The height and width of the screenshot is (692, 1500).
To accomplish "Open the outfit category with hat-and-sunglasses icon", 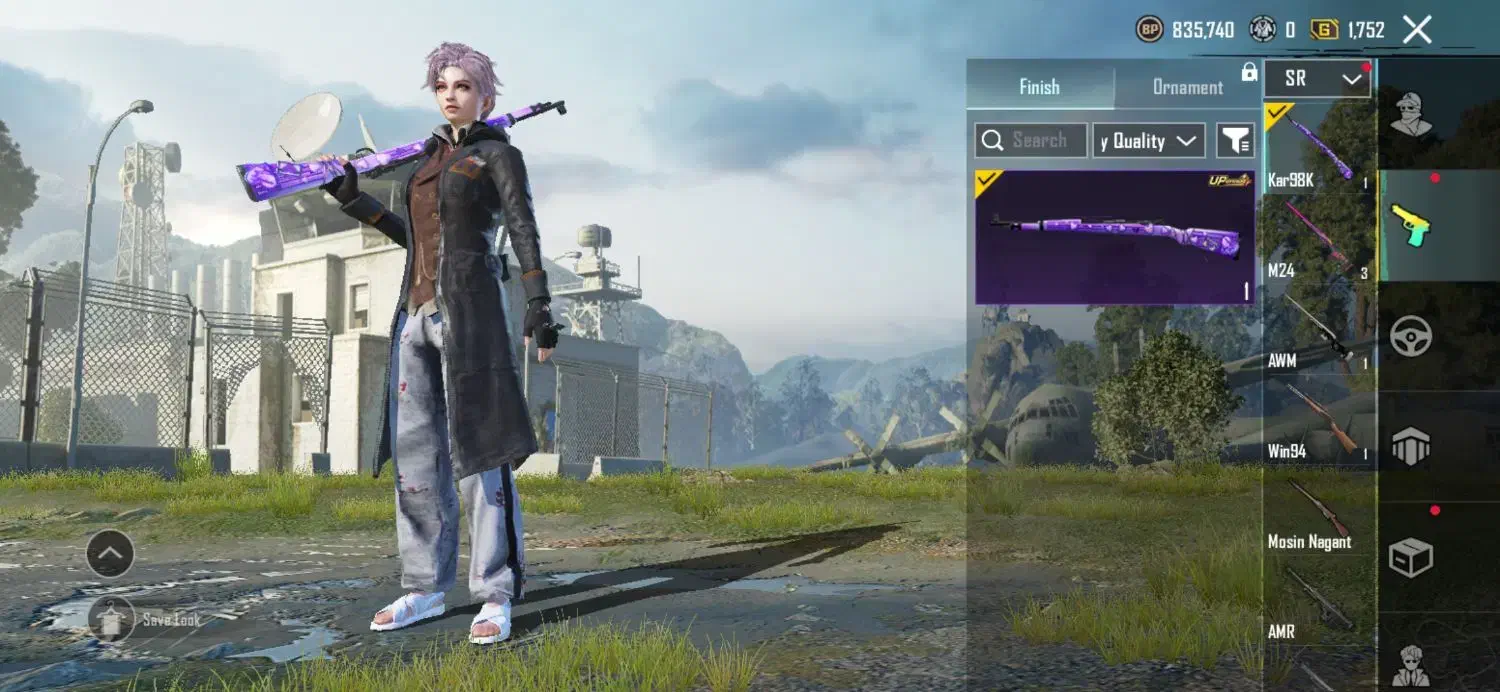I will pyautogui.click(x=1411, y=113).
